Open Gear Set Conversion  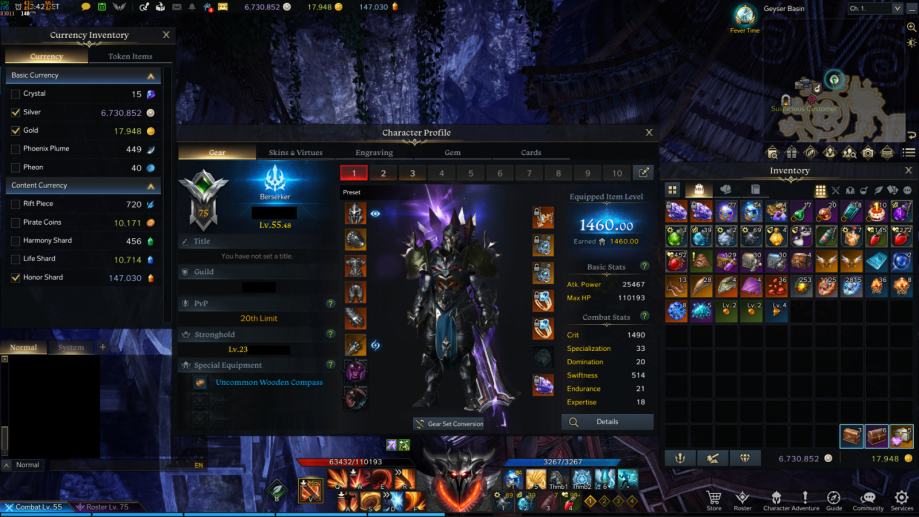(449, 424)
